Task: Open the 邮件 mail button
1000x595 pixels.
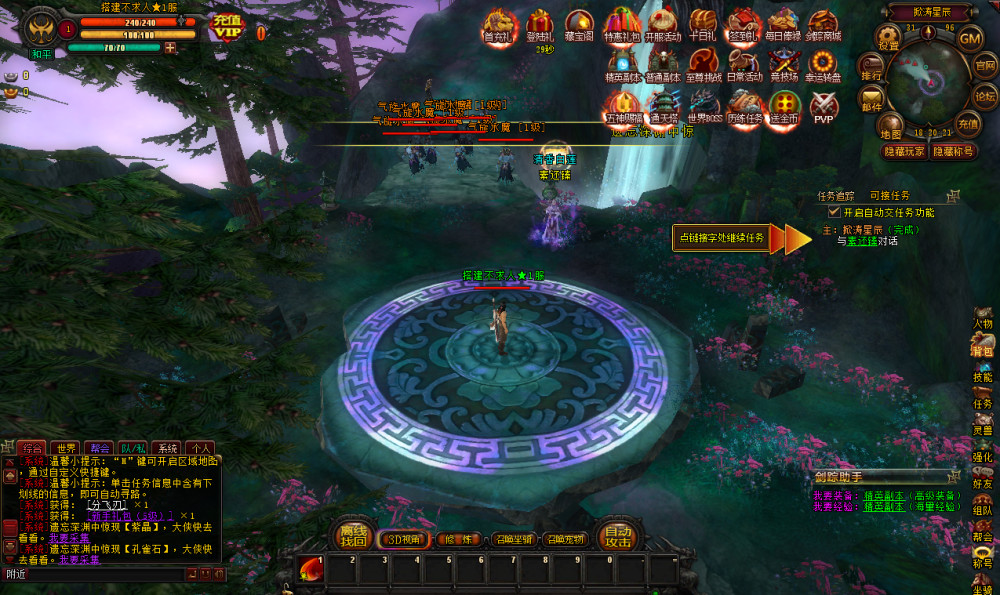Action: pos(872,99)
